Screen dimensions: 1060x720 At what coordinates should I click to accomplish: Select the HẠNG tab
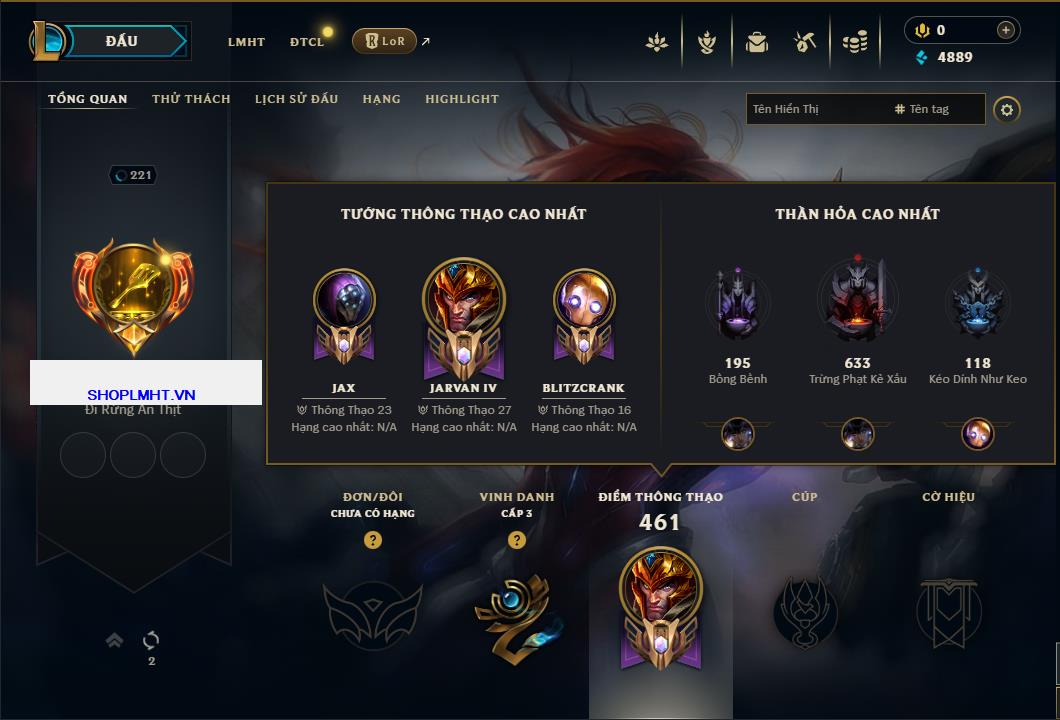click(381, 99)
